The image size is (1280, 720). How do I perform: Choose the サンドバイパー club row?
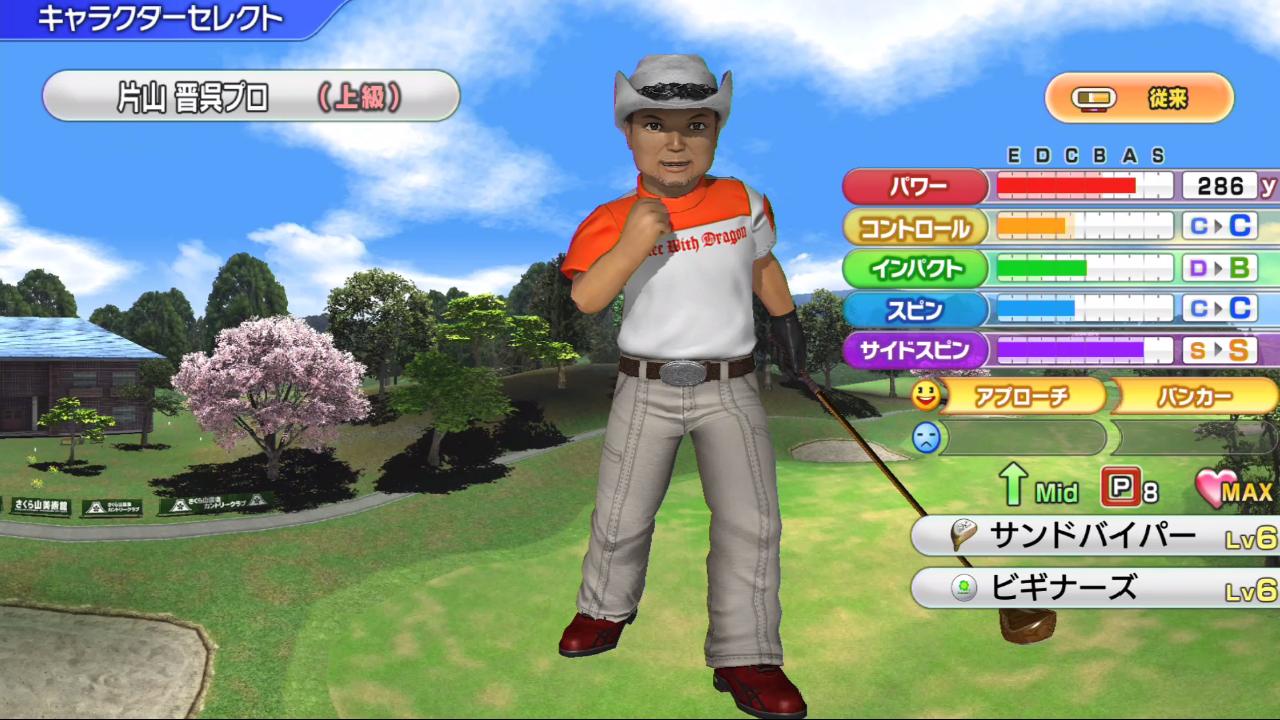point(1095,537)
